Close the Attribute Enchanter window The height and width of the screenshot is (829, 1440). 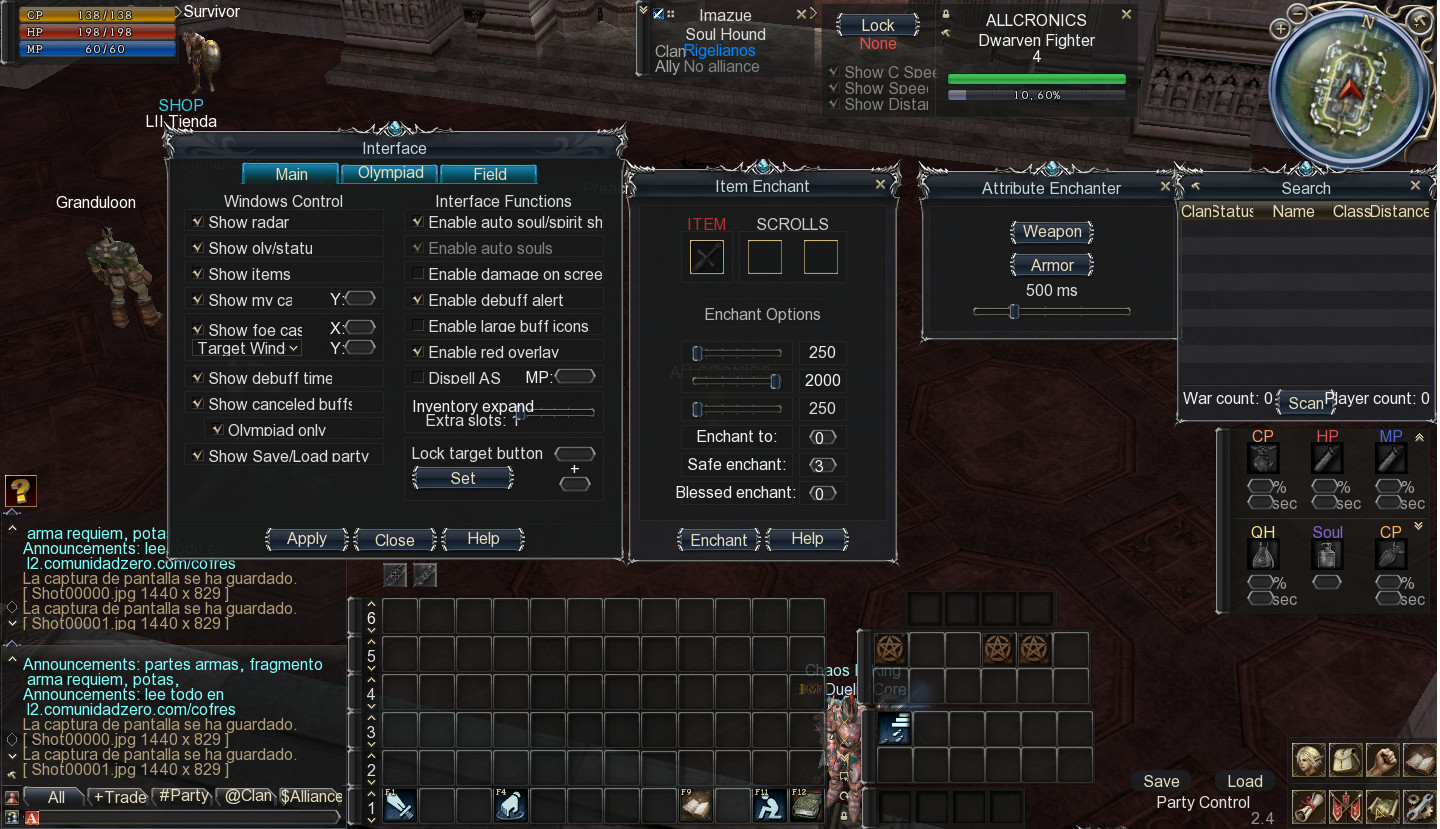pyautogui.click(x=1165, y=187)
